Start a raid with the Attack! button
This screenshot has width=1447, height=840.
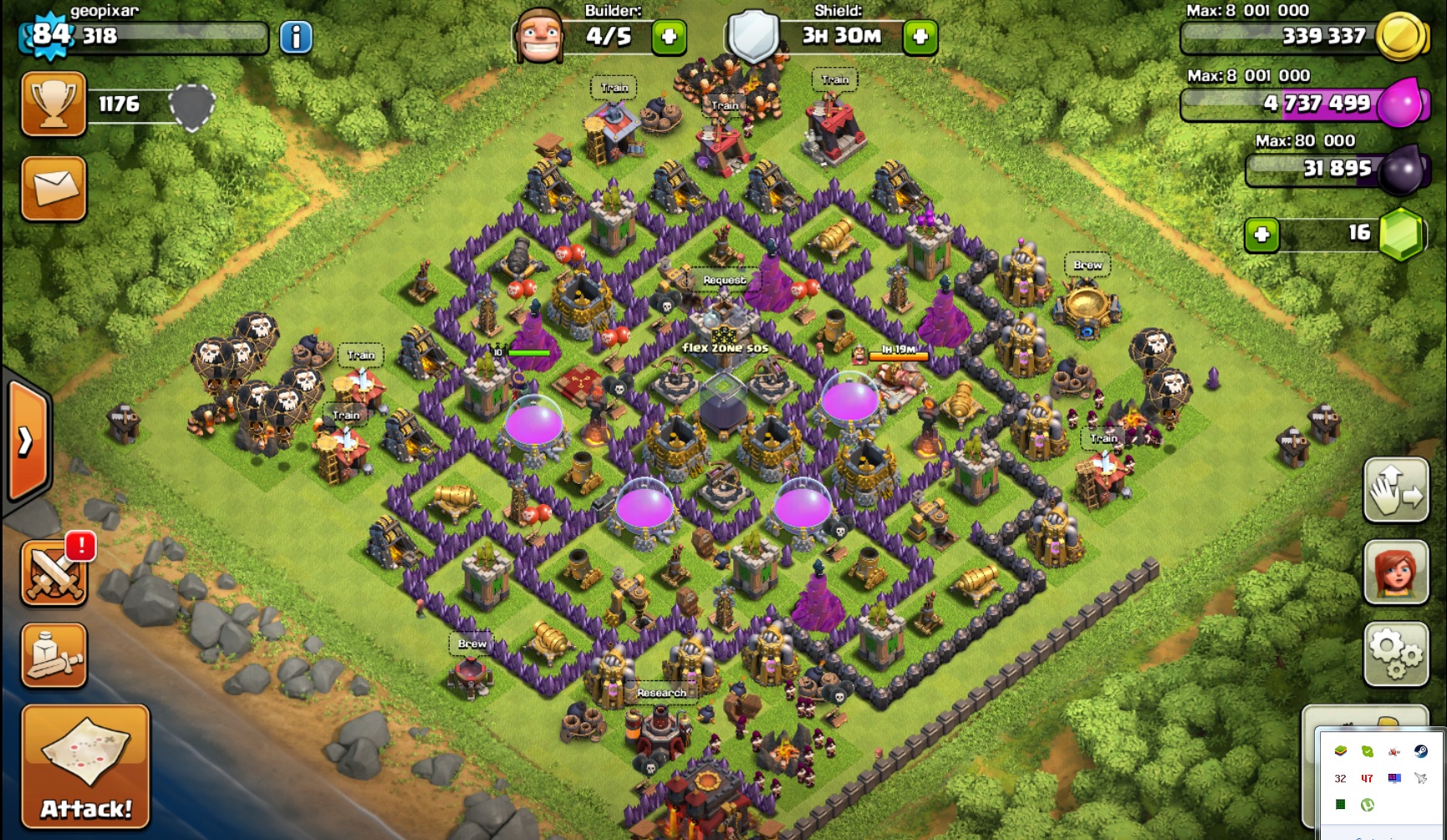[85, 766]
